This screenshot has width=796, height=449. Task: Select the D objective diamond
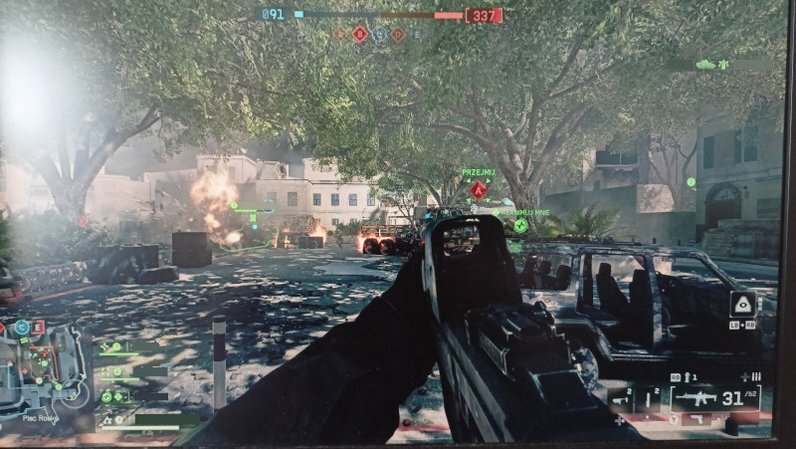click(398, 34)
